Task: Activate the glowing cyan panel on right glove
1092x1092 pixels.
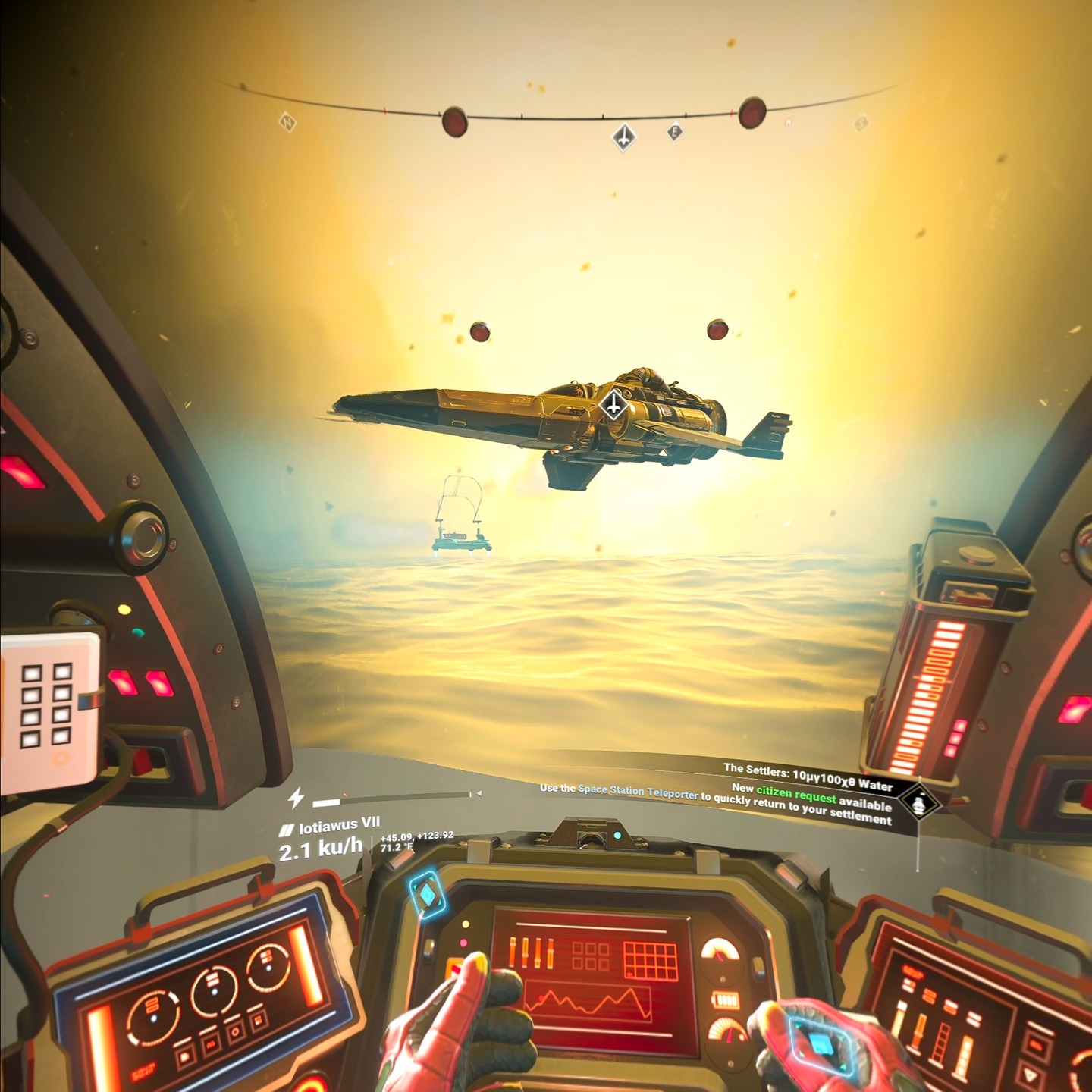Action: point(820,1046)
